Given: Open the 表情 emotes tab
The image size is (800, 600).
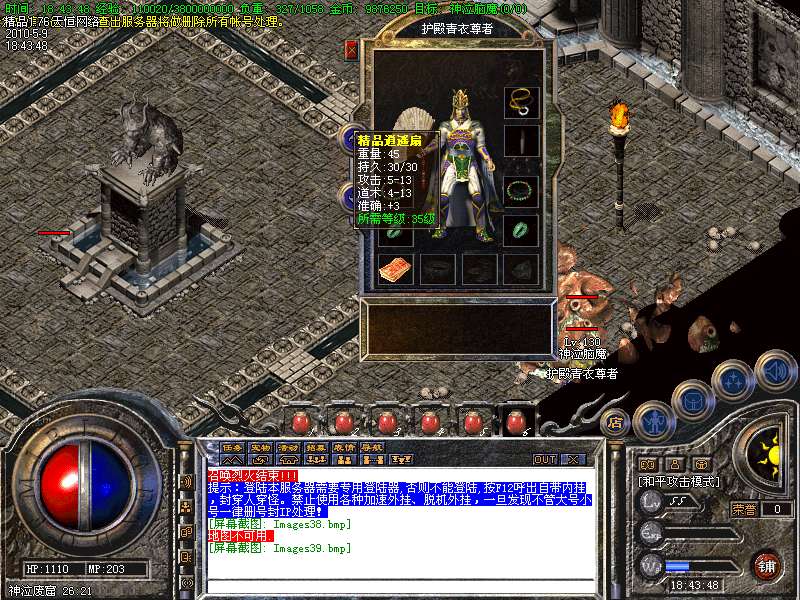Looking at the screenshot, I should [x=344, y=447].
